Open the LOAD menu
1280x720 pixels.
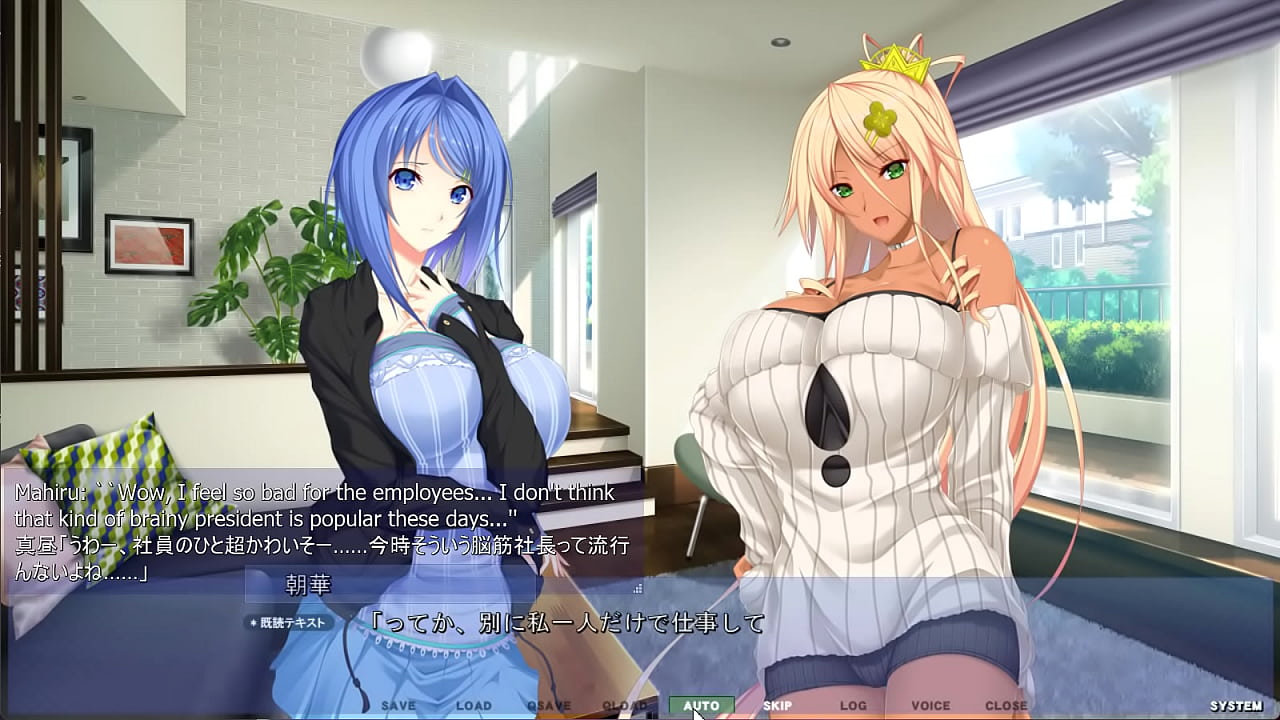click(473, 705)
